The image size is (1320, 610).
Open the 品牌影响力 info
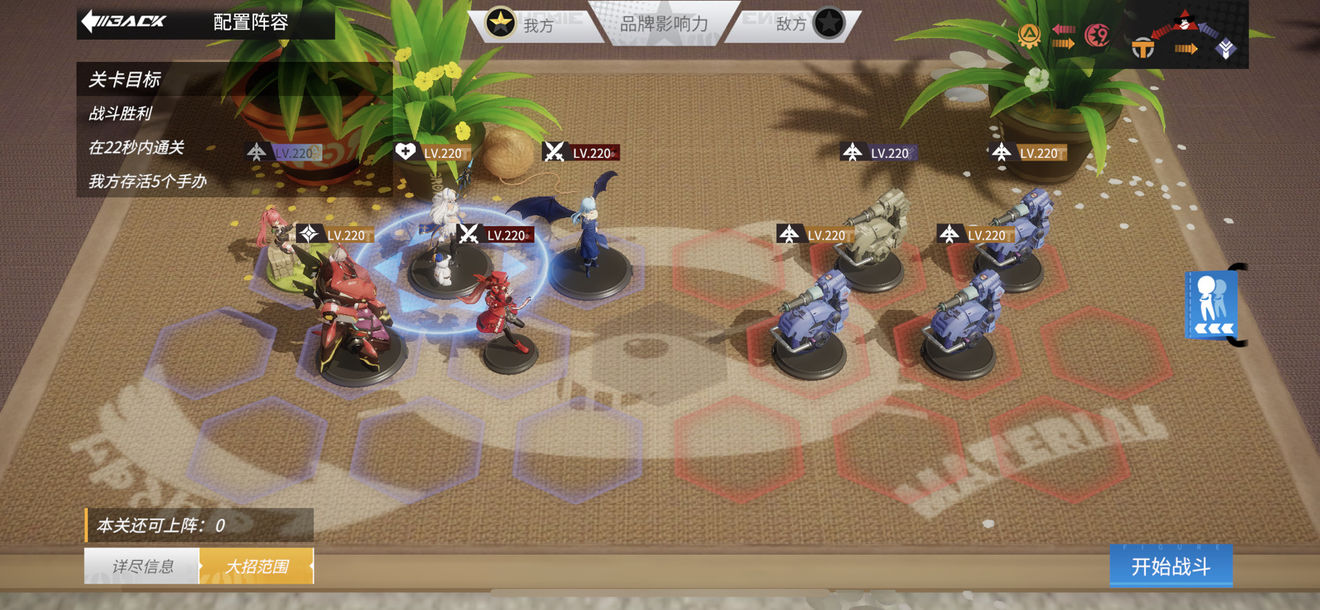(664, 23)
